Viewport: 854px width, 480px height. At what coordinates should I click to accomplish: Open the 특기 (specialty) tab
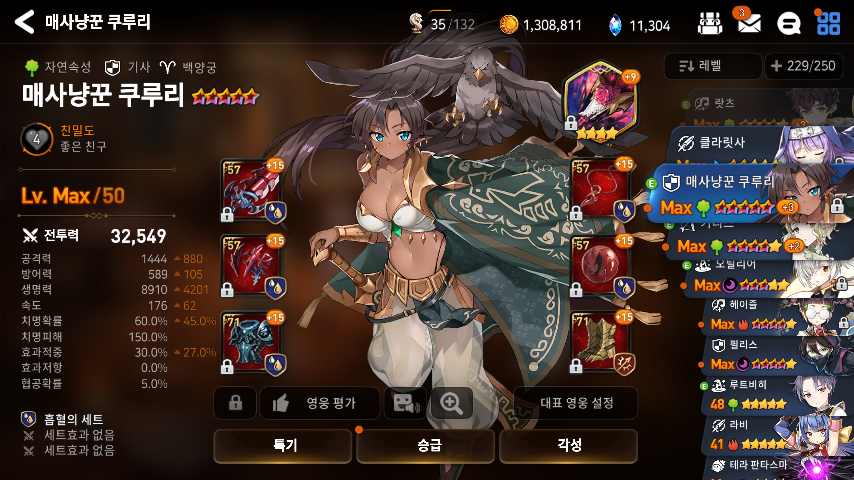(283, 446)
